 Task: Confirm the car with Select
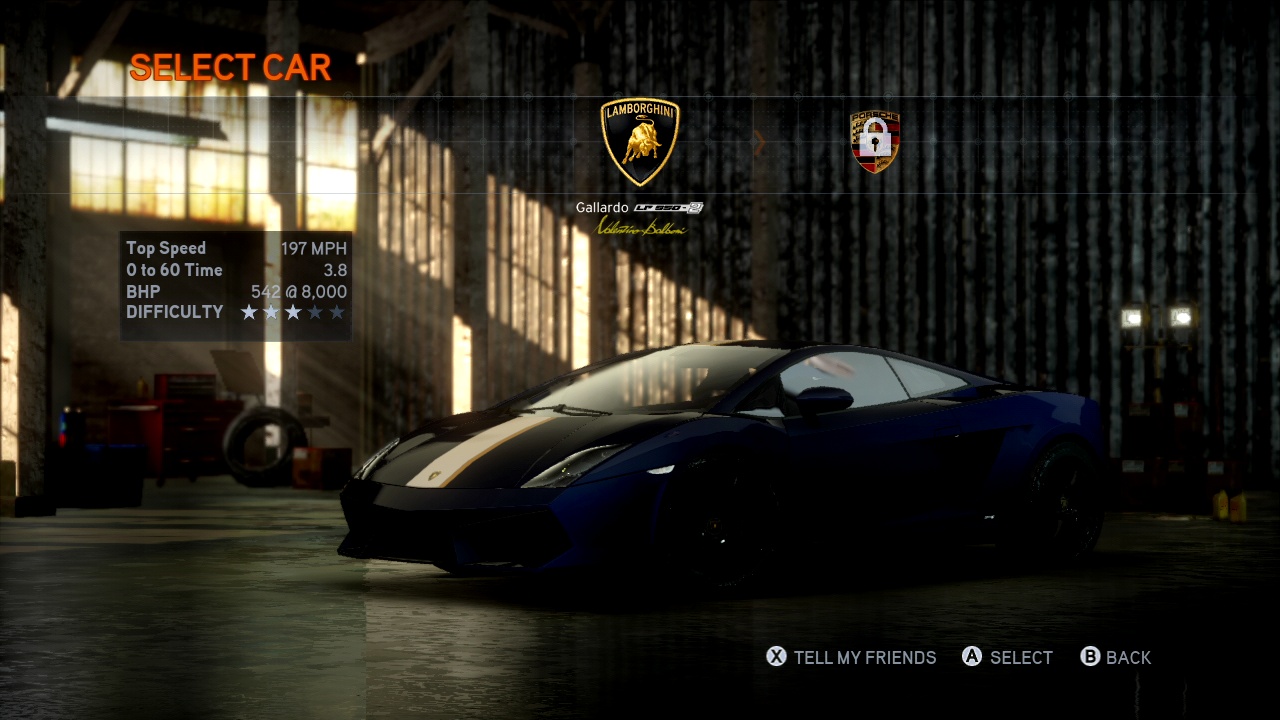[1007, 657]
